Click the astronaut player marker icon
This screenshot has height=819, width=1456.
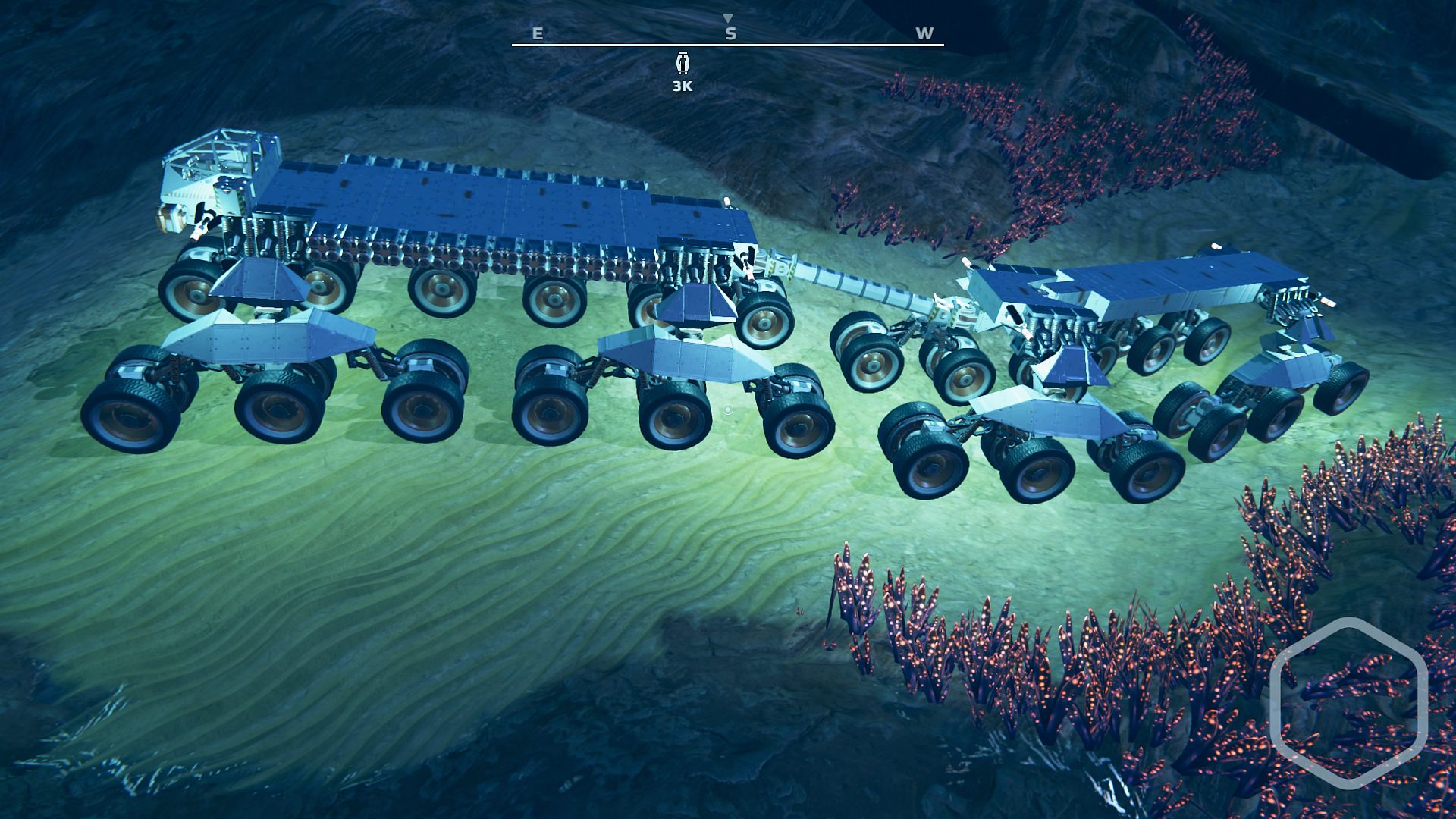[682, 62]
